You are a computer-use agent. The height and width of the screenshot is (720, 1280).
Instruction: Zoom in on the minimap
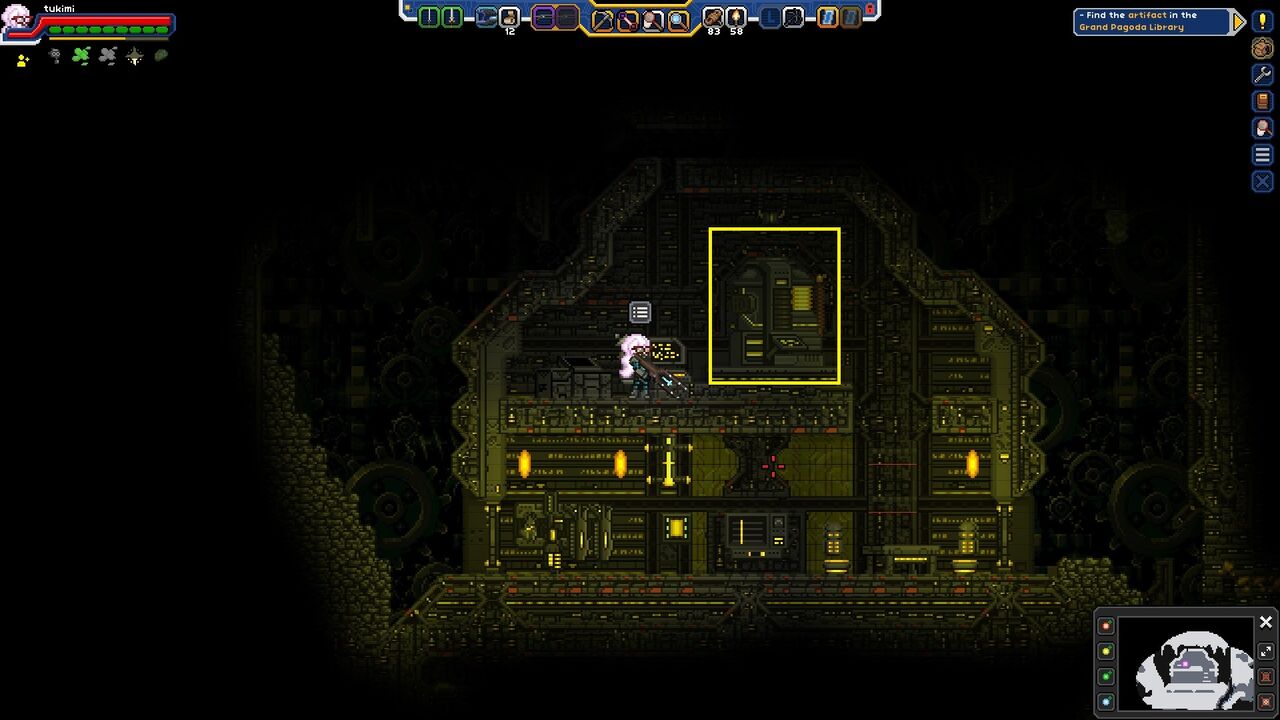point(1266,676)
